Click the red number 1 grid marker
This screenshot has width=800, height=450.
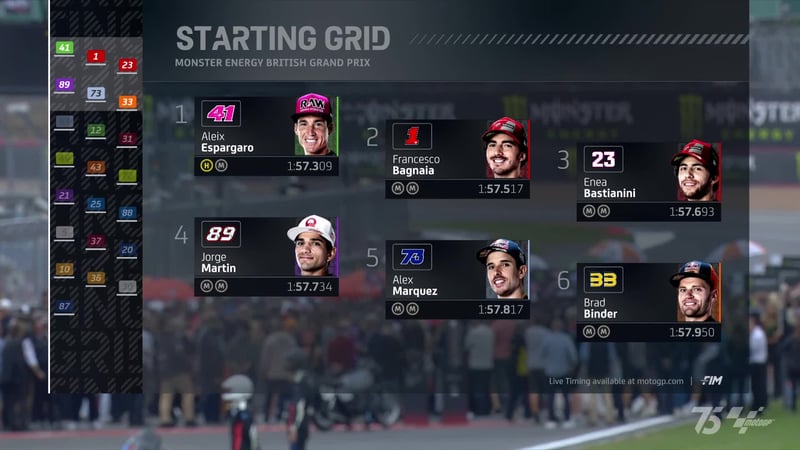coord(96,57)
